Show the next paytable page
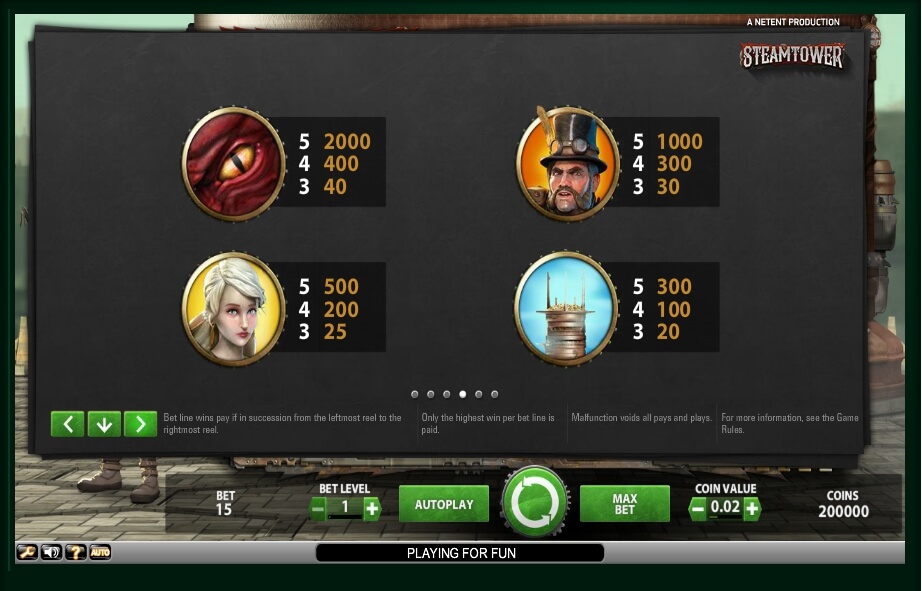This screenshot has height=591, width=922. click(140, 424)
